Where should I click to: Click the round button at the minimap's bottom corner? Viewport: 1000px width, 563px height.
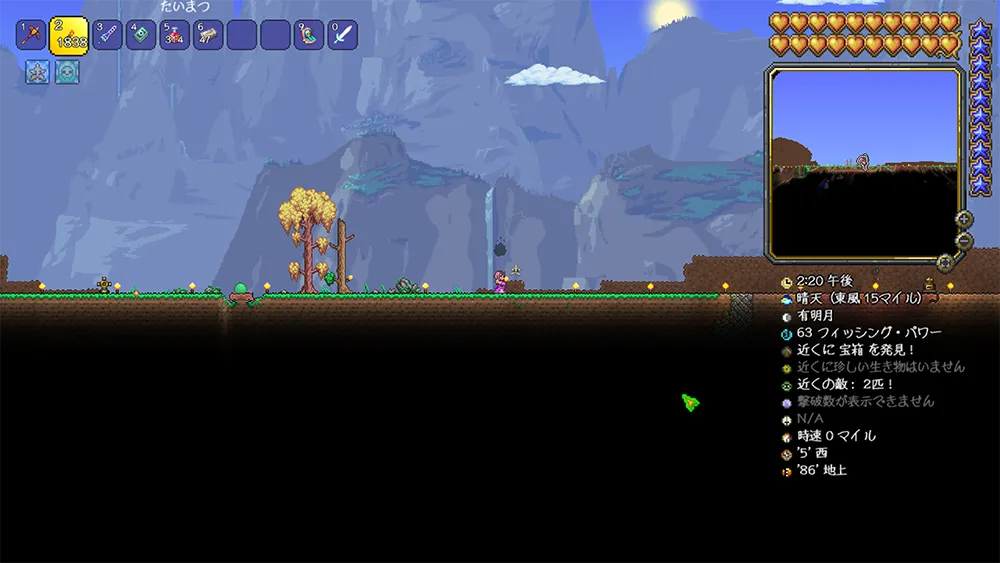click(x=944, y=262)
